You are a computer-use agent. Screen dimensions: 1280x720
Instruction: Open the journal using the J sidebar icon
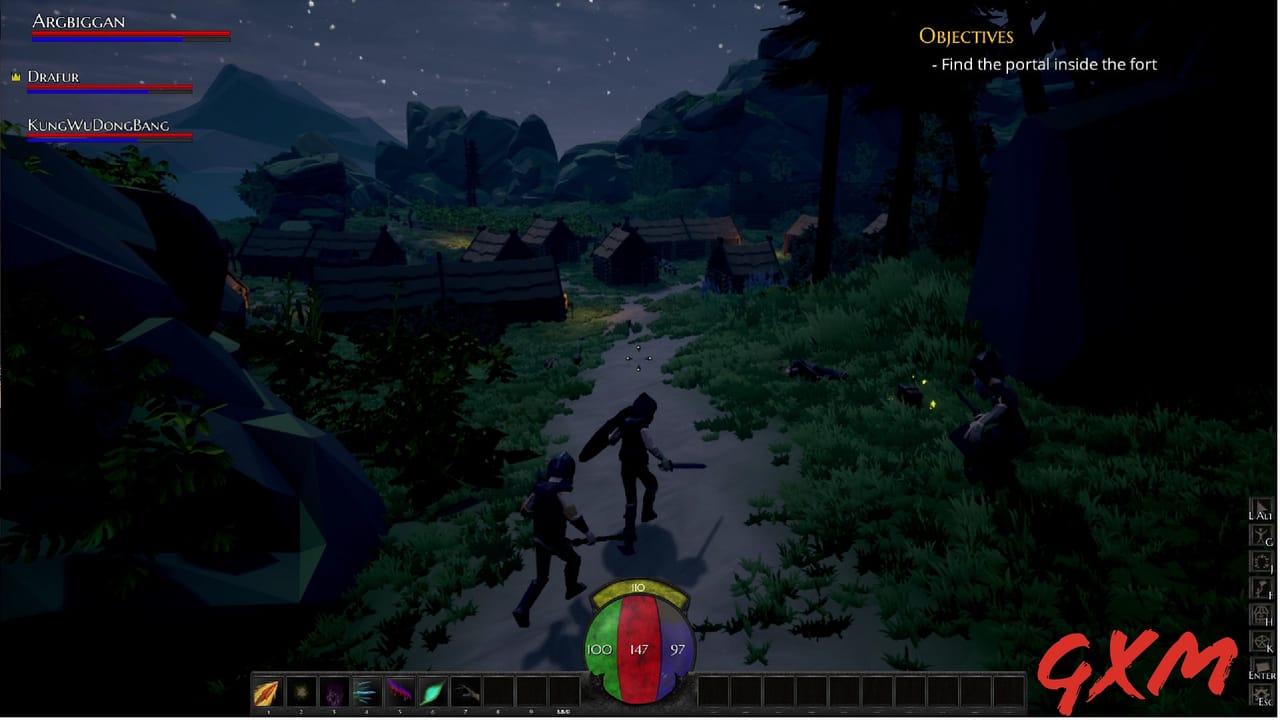coord(432,691)
